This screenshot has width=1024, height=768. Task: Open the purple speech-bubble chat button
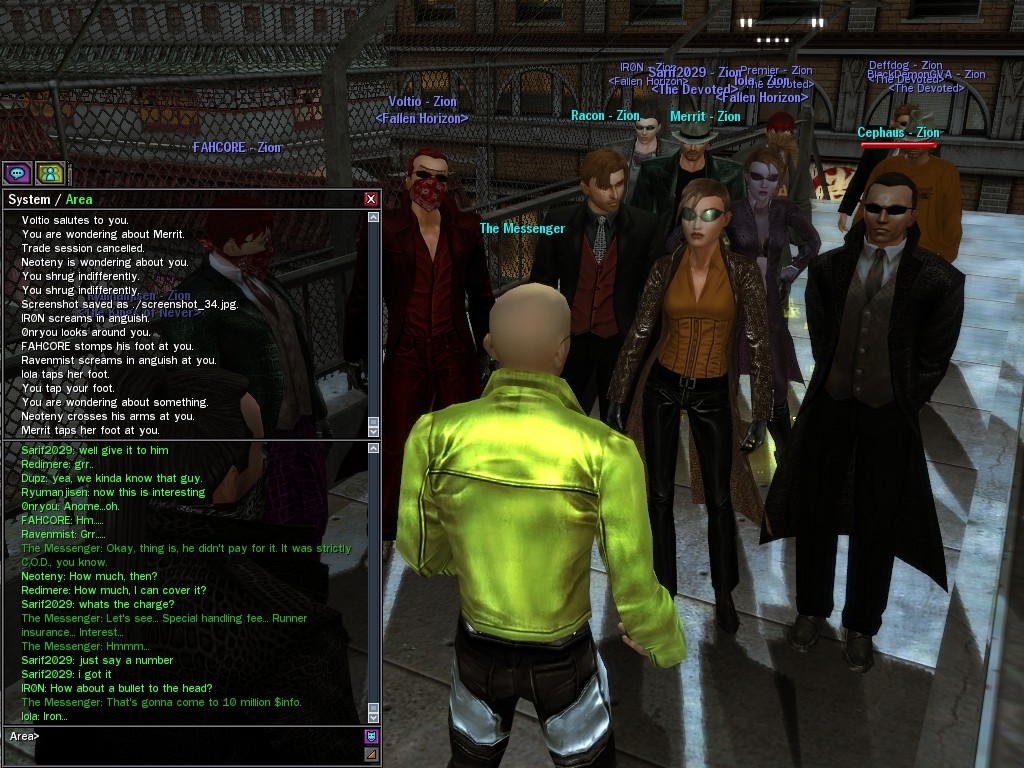click(16, 173)
